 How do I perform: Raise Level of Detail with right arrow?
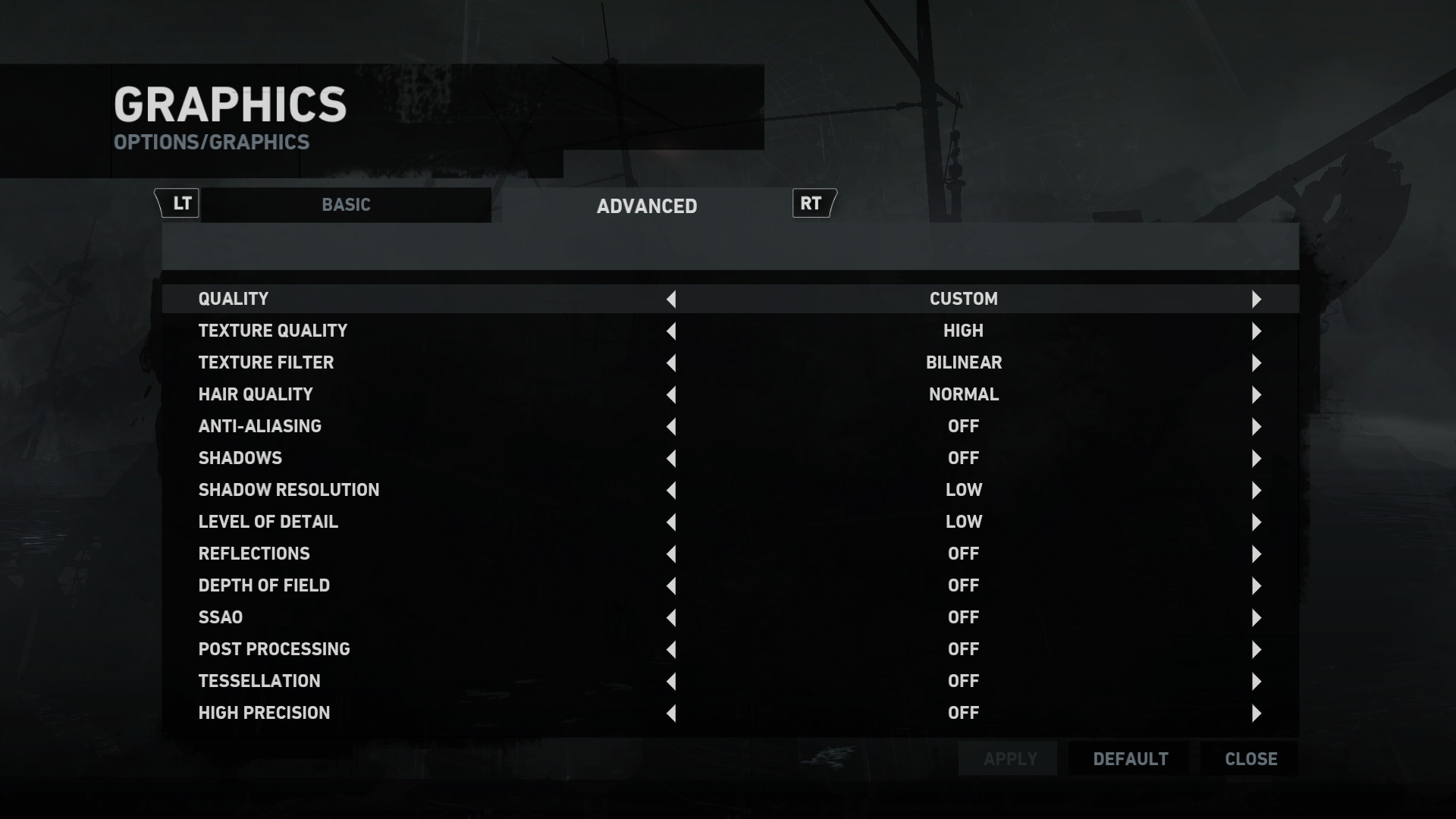point(1257,522)
